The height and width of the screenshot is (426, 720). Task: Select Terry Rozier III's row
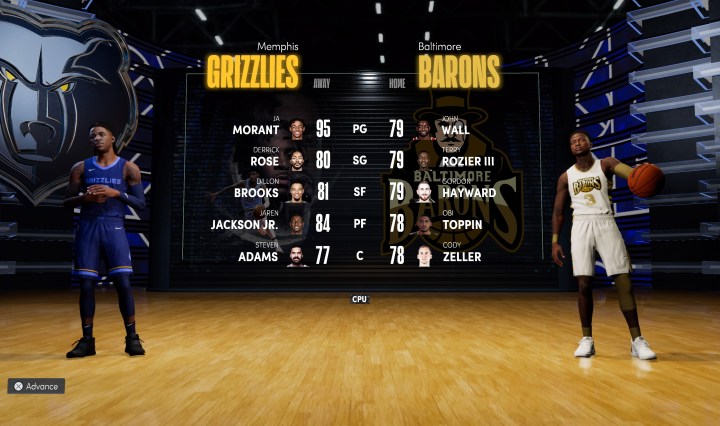click(x=468, y=161)
